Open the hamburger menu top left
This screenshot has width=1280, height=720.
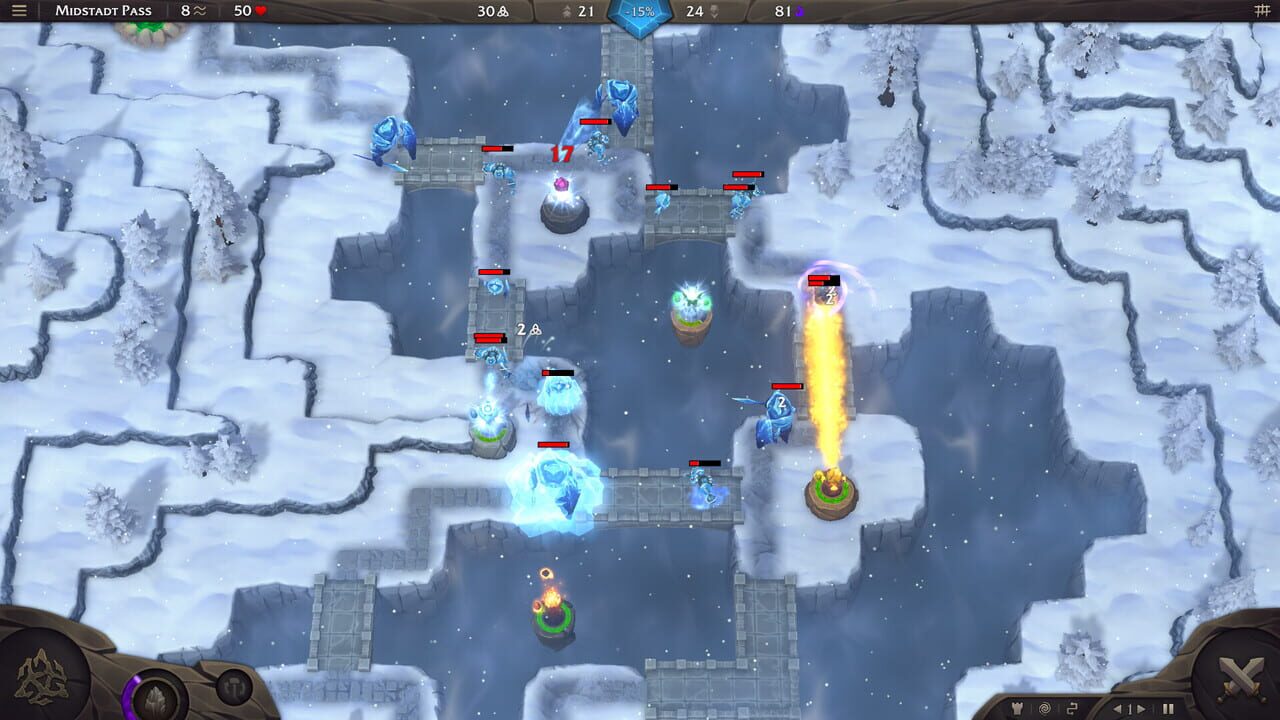click(18, 10)
